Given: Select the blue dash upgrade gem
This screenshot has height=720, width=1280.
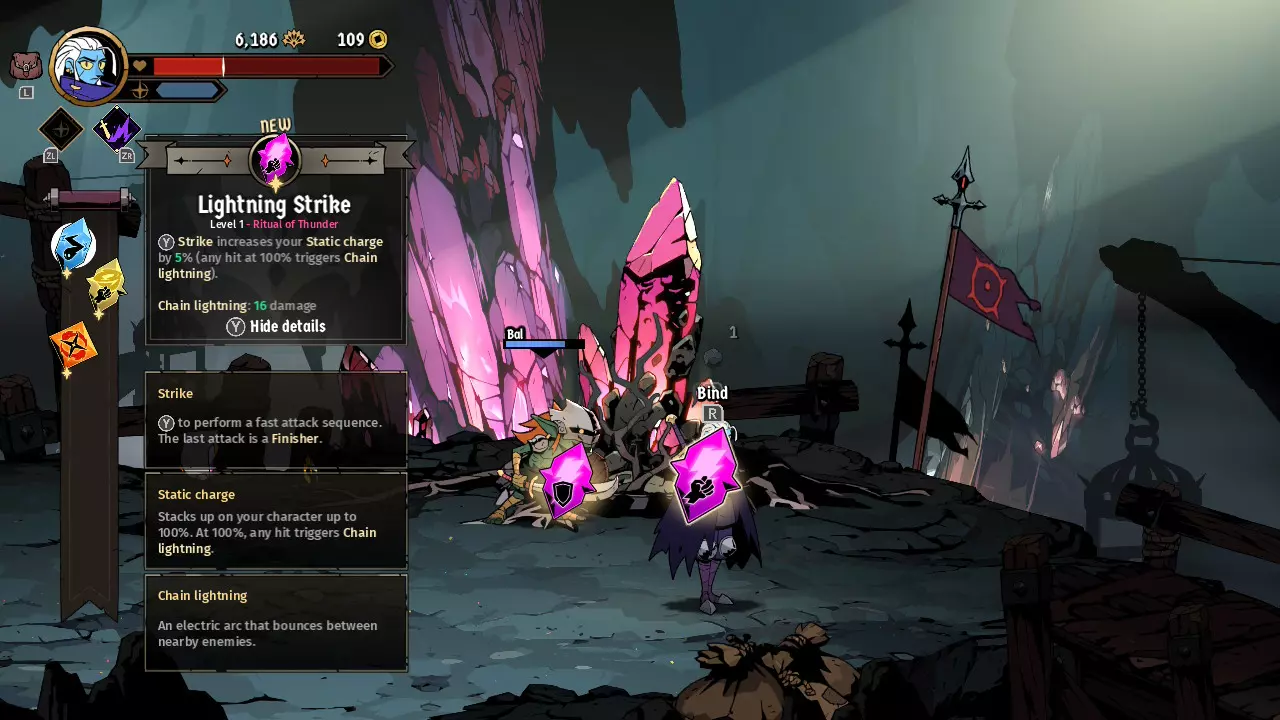Looking at the screenshot, I should [x=73, y=244].
